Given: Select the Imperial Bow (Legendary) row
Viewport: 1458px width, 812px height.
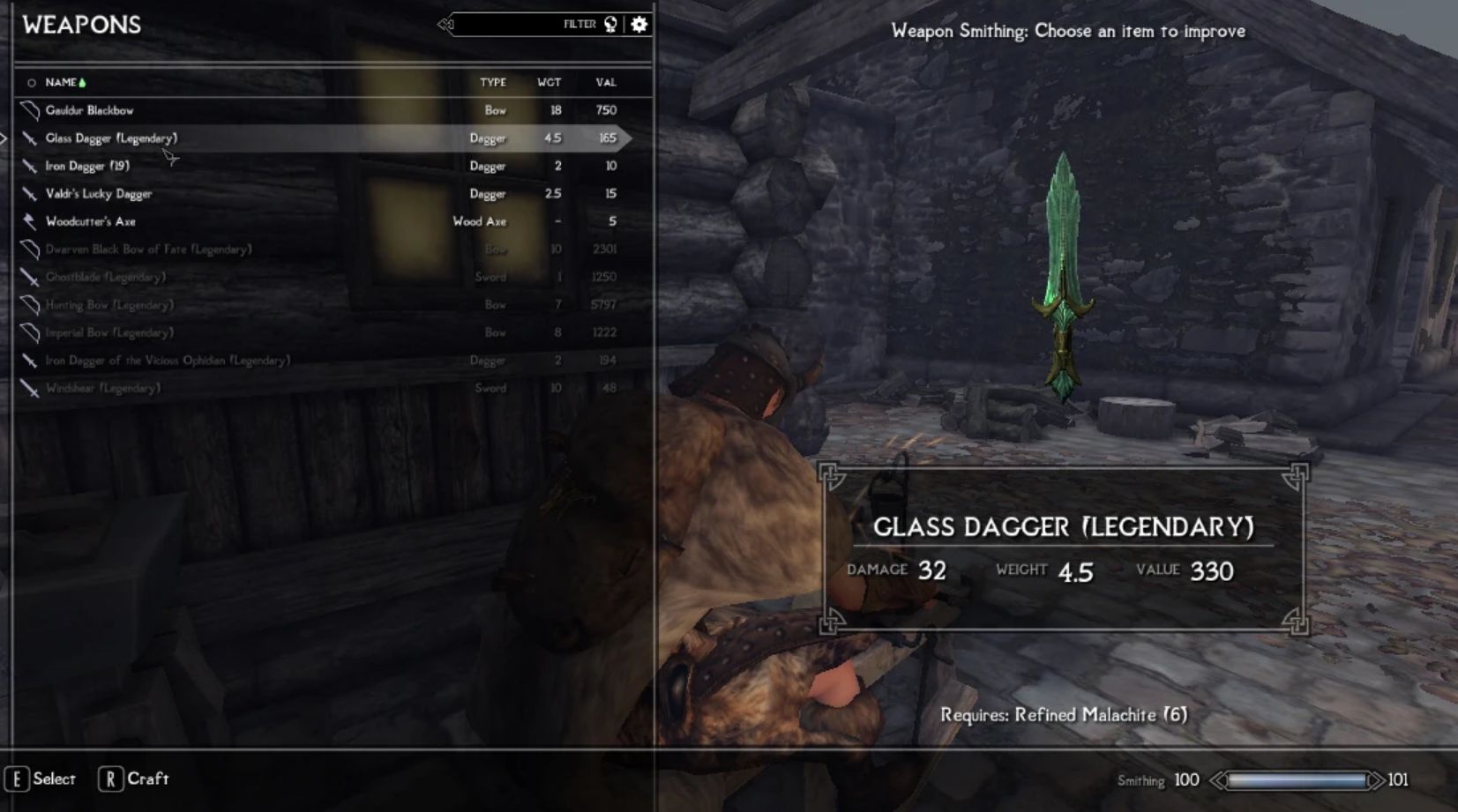Looking at the screenshot, I should pos(109,332).
